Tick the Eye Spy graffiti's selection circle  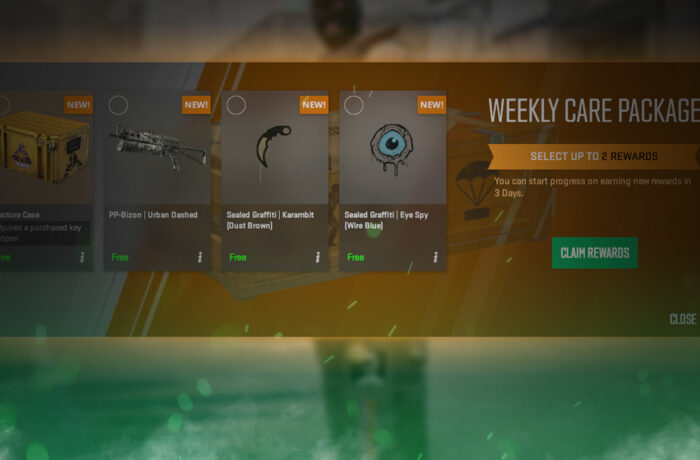point(353,105)
